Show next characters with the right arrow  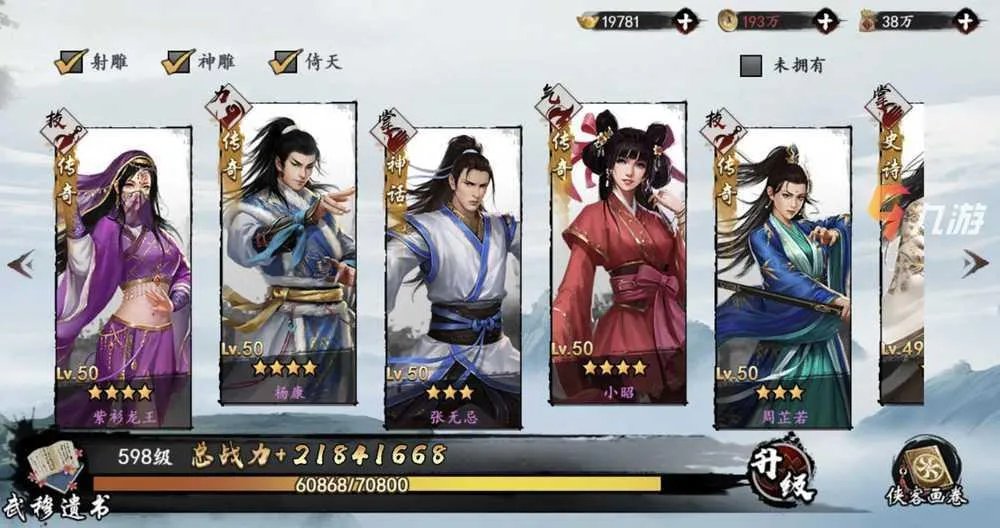975,264
